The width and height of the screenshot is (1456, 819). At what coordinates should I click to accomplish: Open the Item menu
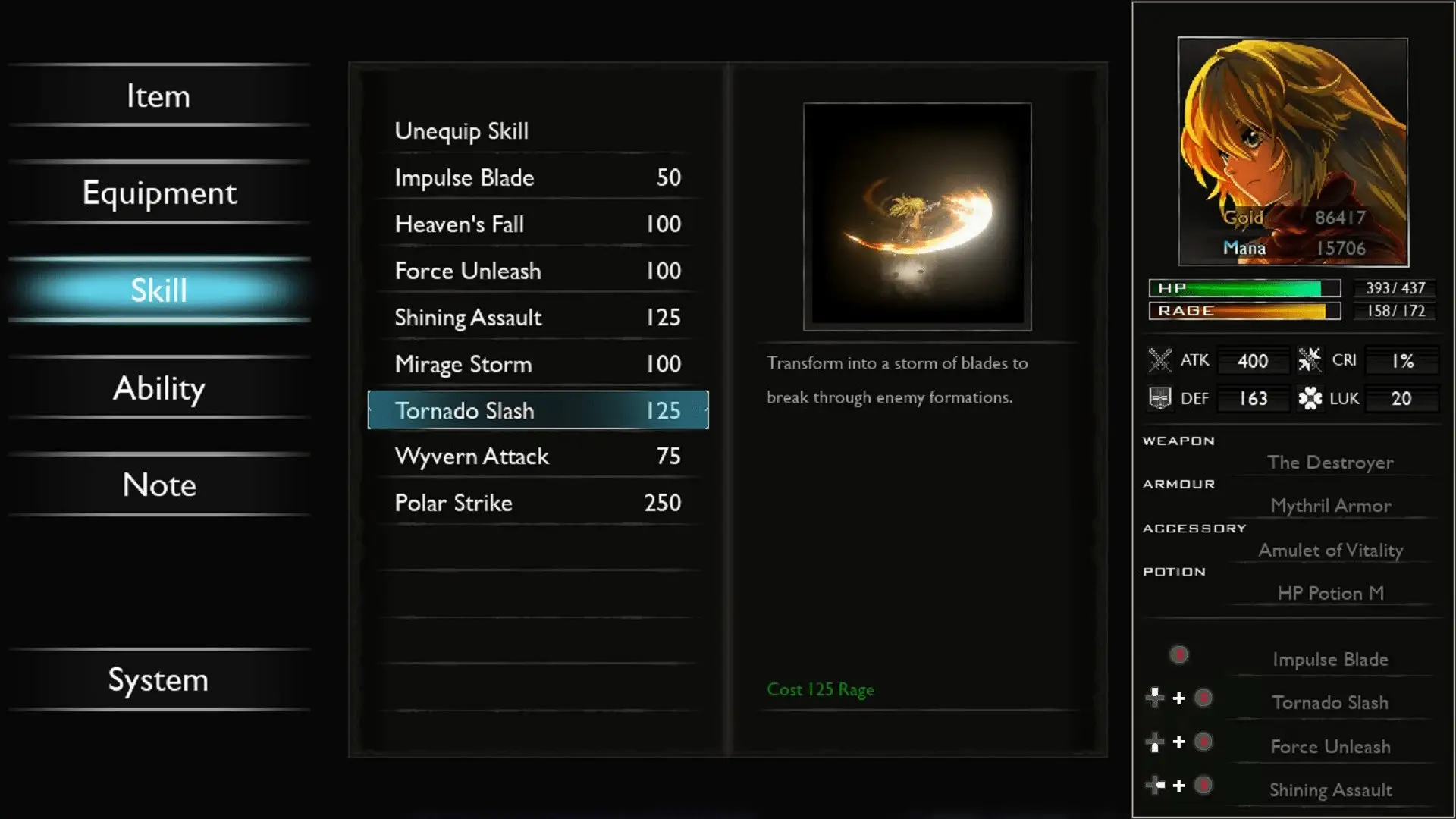[158, 96]
